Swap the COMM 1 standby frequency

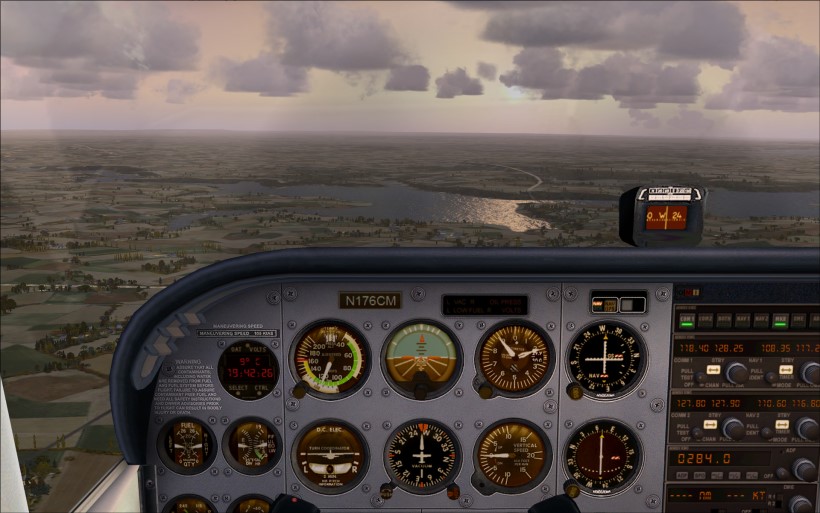pyautogui.click(x=712, y=369)
